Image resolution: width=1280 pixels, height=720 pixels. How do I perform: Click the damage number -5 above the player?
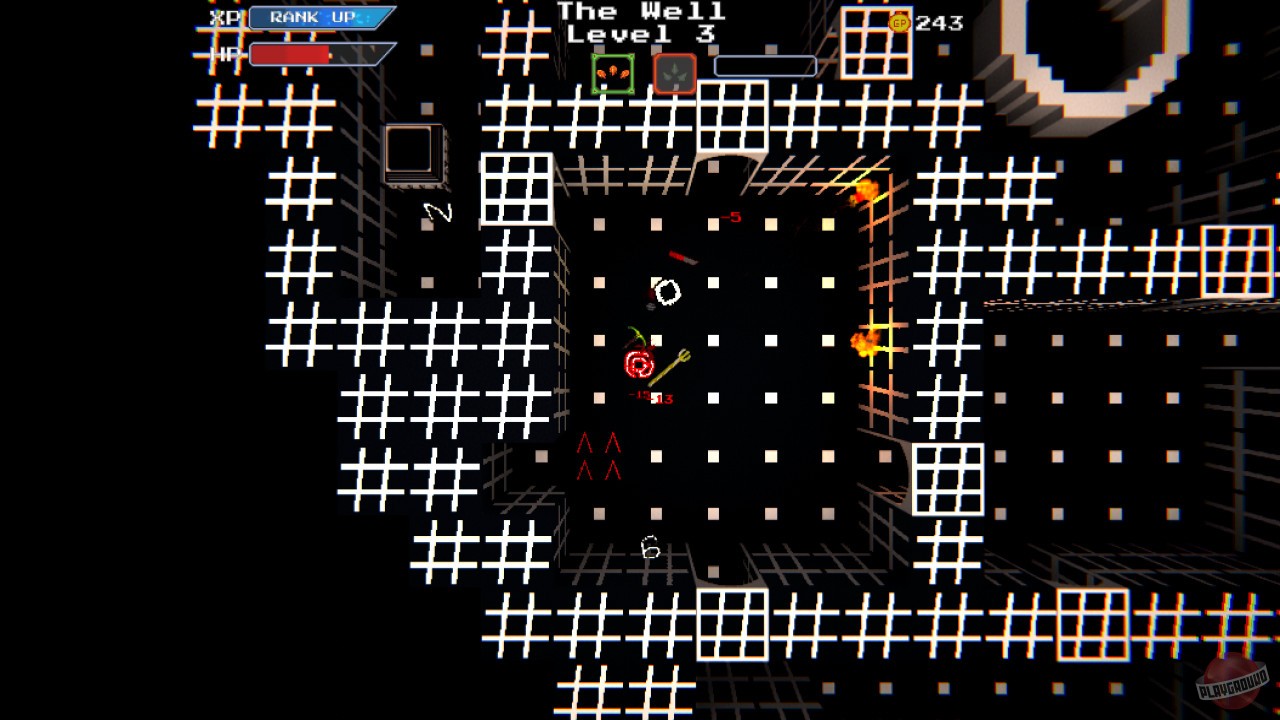tap(731, 216)
